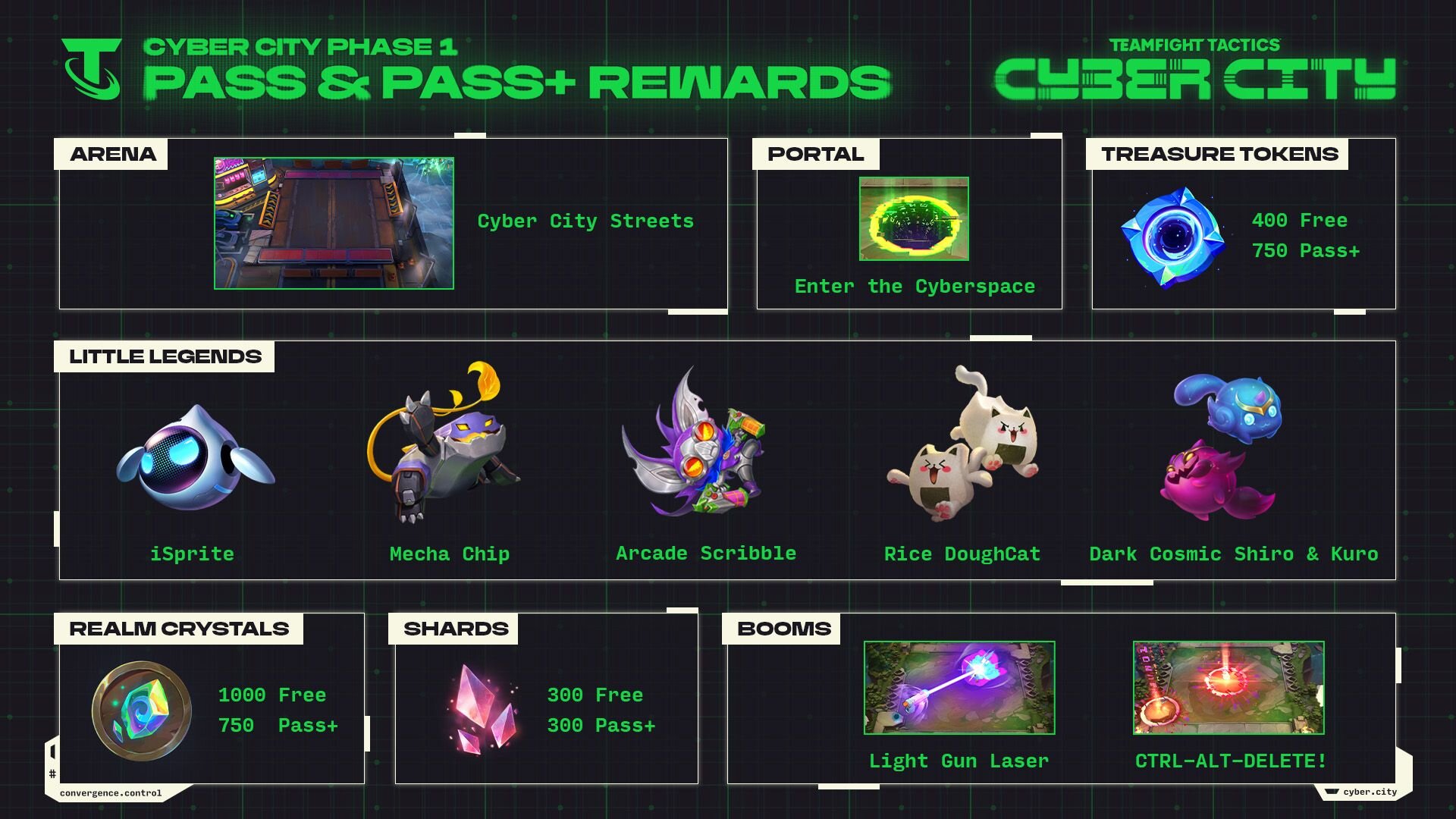The width and height of the screenshot is (1456, 819).
Task: Select the Mecha Chip little legend
Action: coord(444,447)
